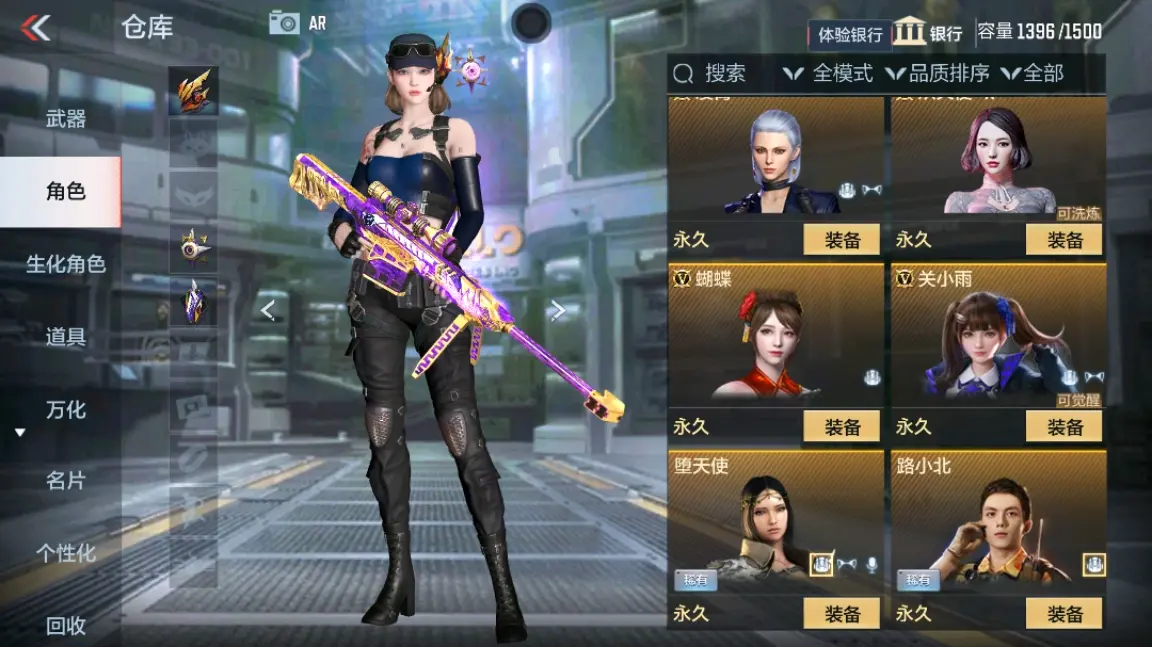Open the 回收 tab
Viewport: 1152px width, 647px height.
66,626
